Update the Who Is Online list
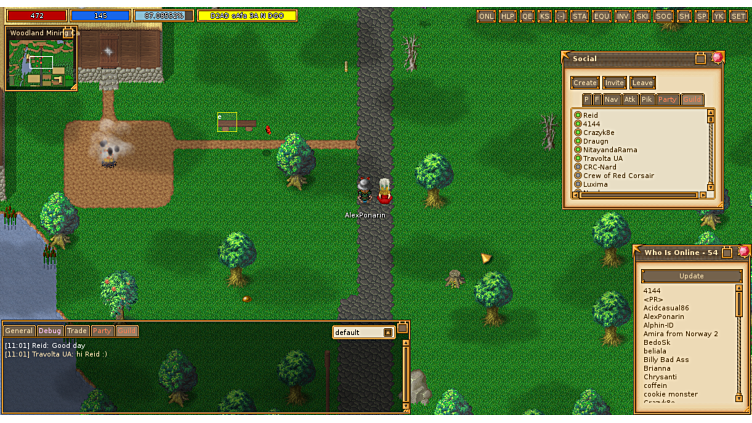The height and width of the screenshot is (423, 752). pos(691,276)
